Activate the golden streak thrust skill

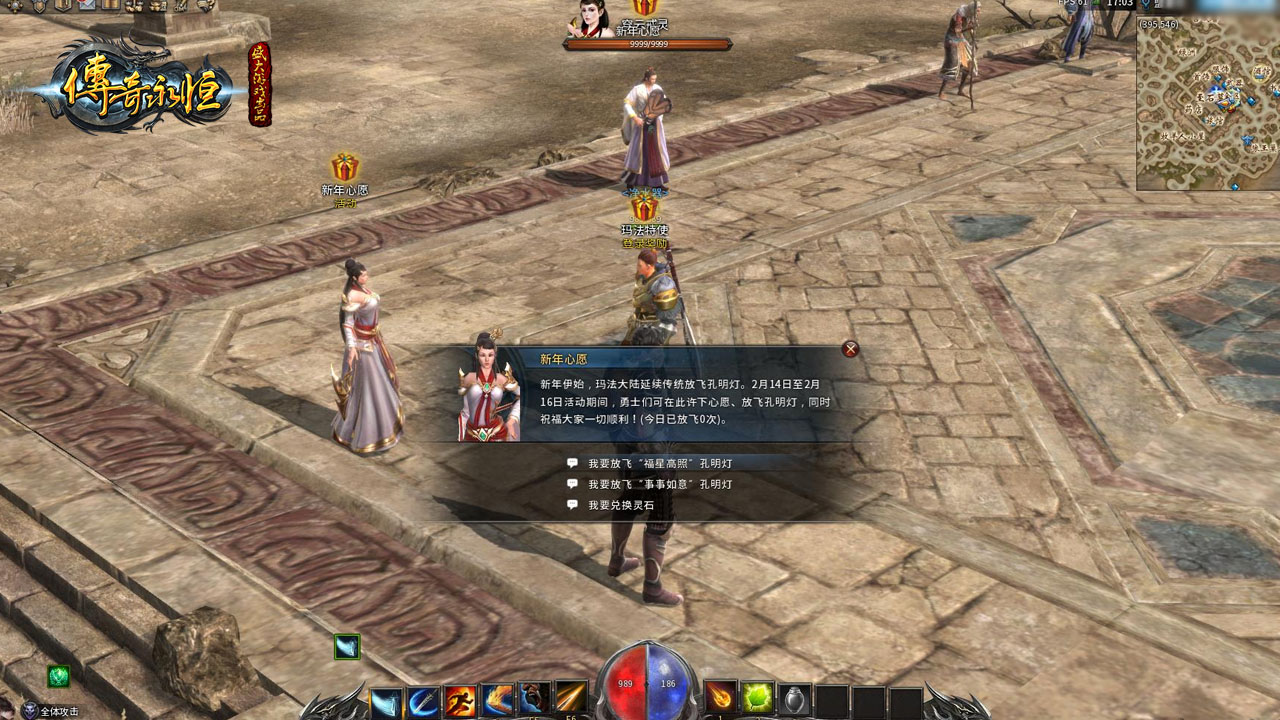571,699
